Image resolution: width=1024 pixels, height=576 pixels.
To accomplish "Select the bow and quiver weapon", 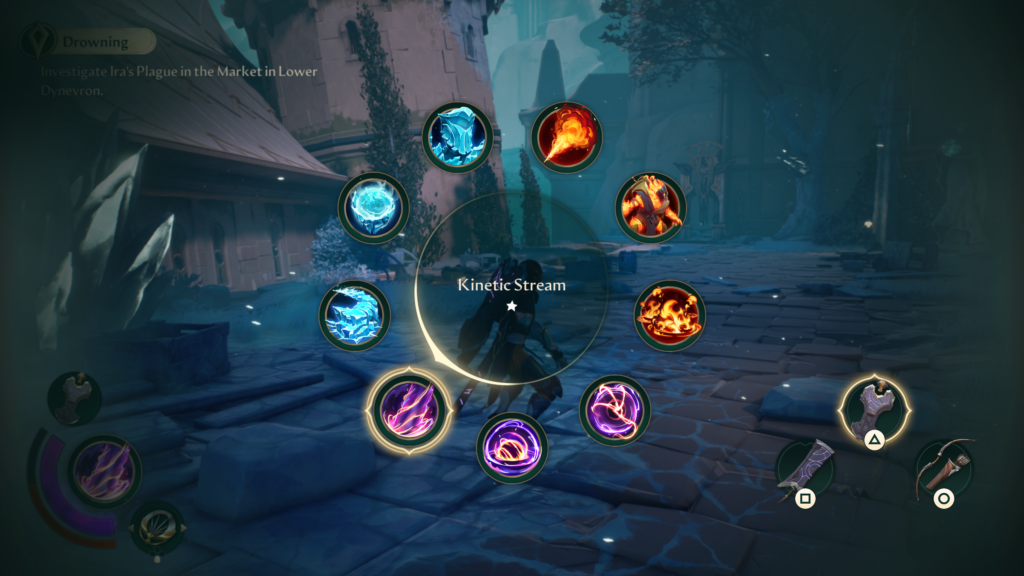I will tap(944, 470).
